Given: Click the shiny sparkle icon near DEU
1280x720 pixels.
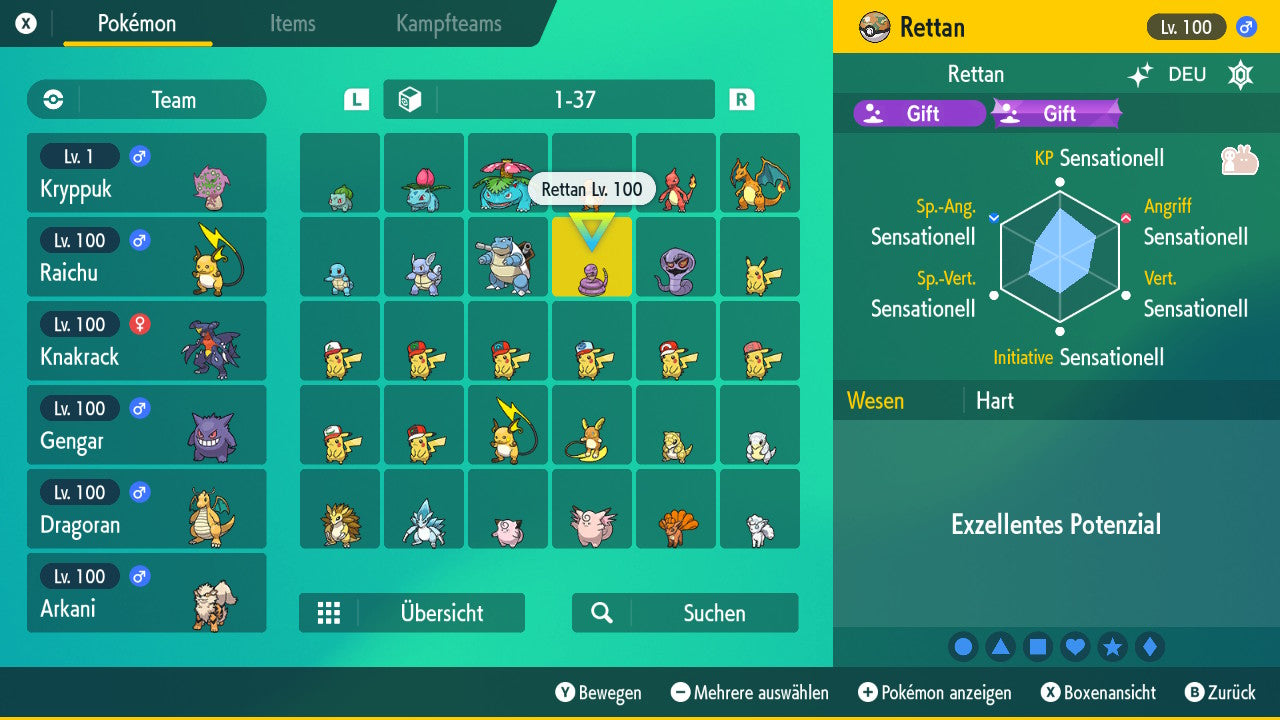Looking at the screenshot, I should pos(1138,74).
